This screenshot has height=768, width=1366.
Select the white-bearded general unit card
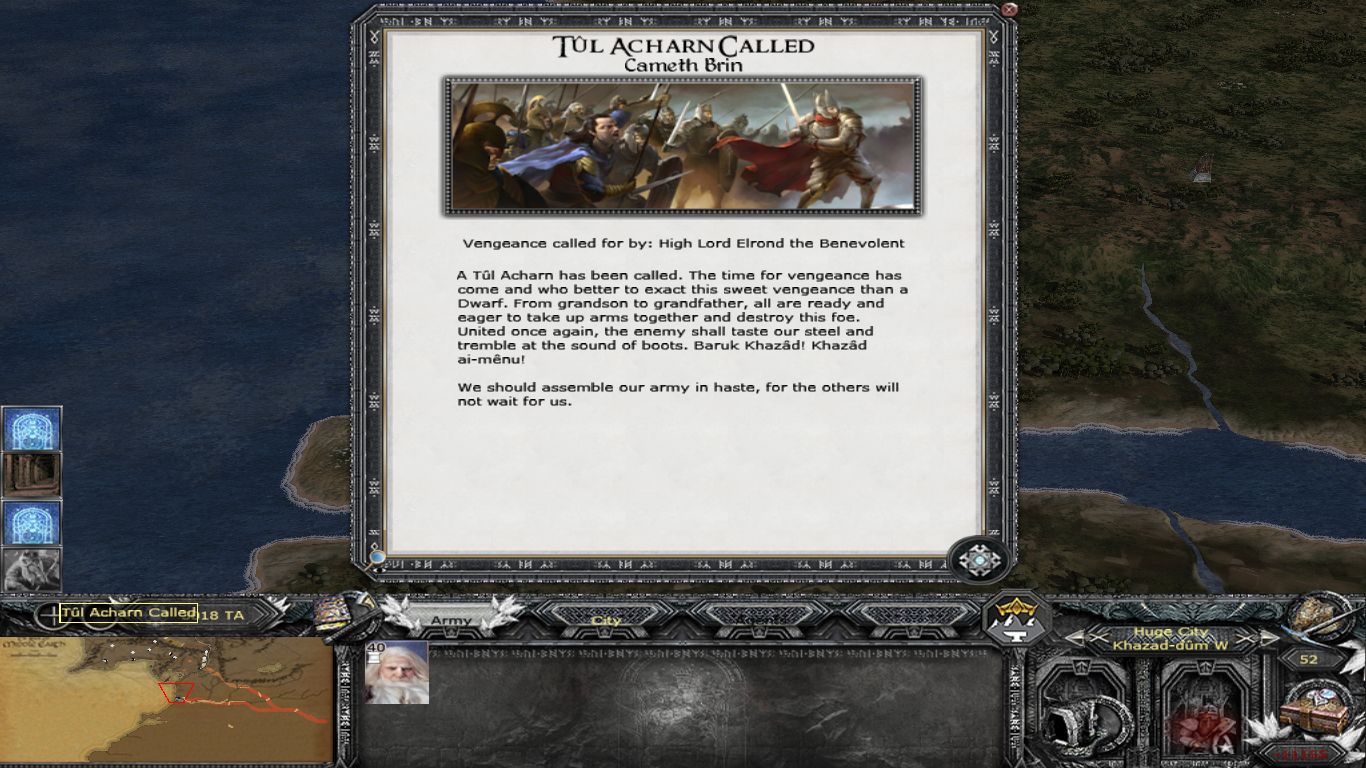tap(397, 672)
